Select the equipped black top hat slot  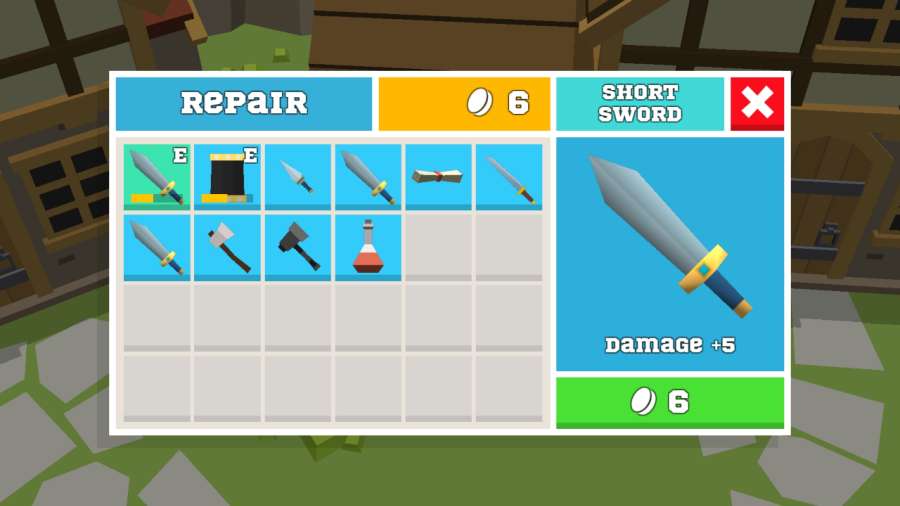coord(227,176)
